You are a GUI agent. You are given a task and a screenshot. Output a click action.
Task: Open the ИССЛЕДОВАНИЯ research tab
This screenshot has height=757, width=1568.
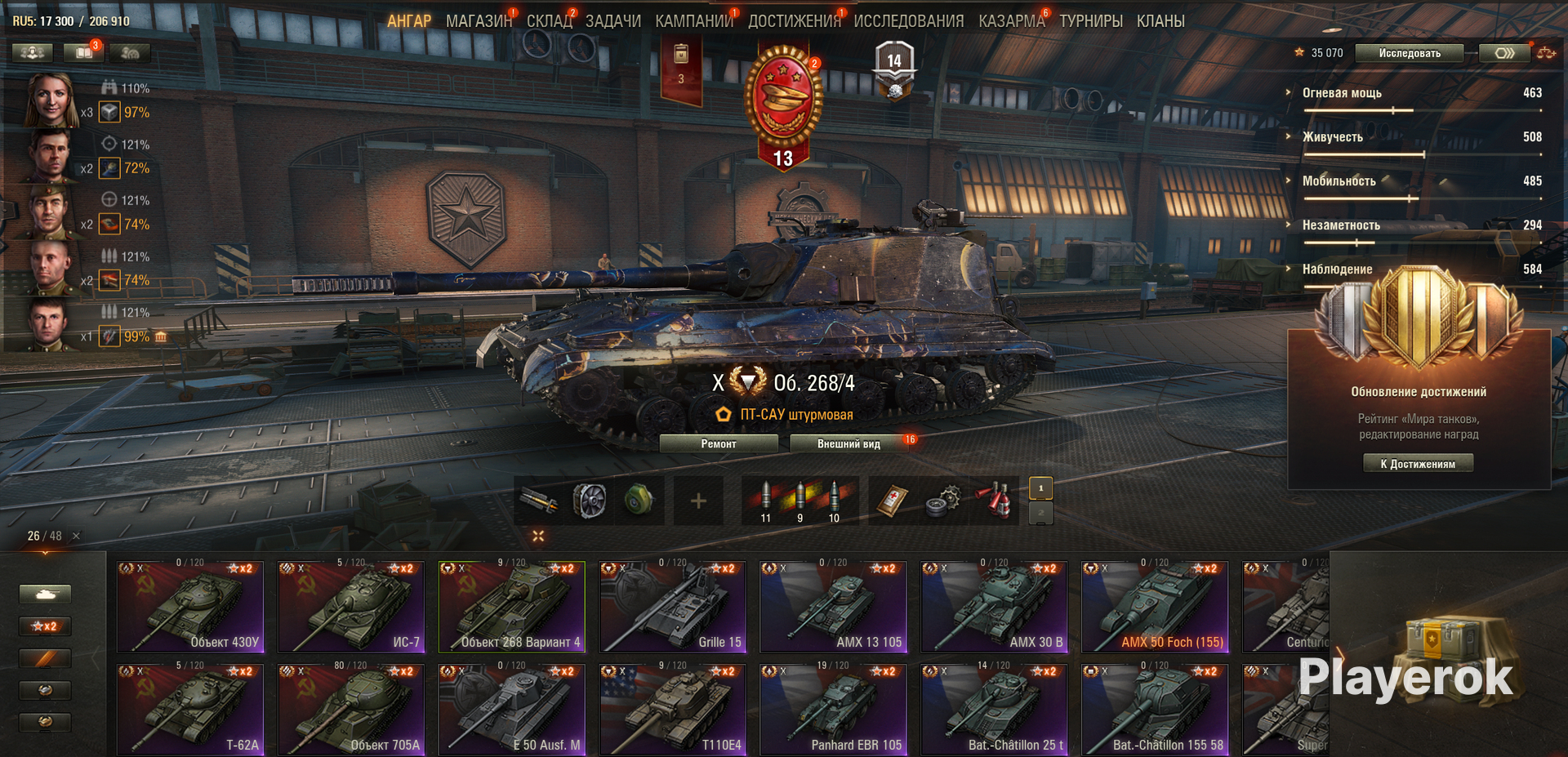pyautogui.click(x=908, y=21)
